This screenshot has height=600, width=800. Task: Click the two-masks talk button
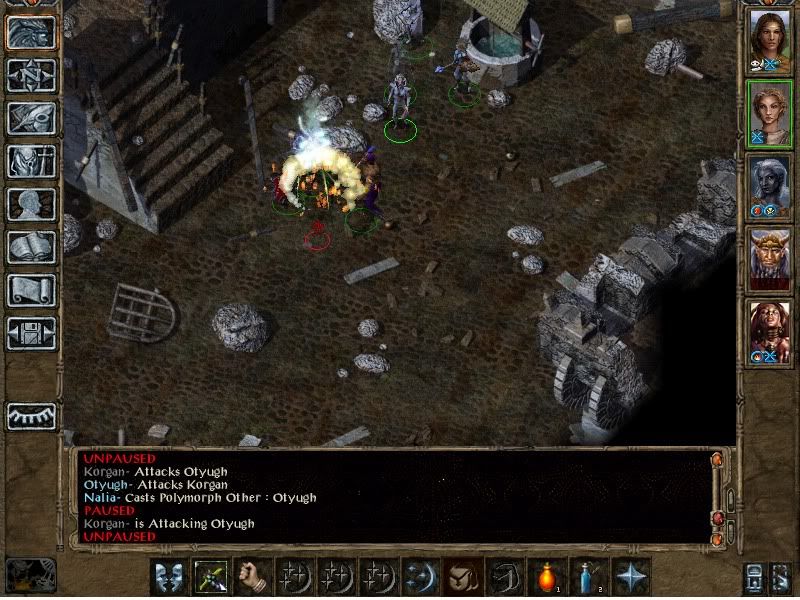pos(168,578)
